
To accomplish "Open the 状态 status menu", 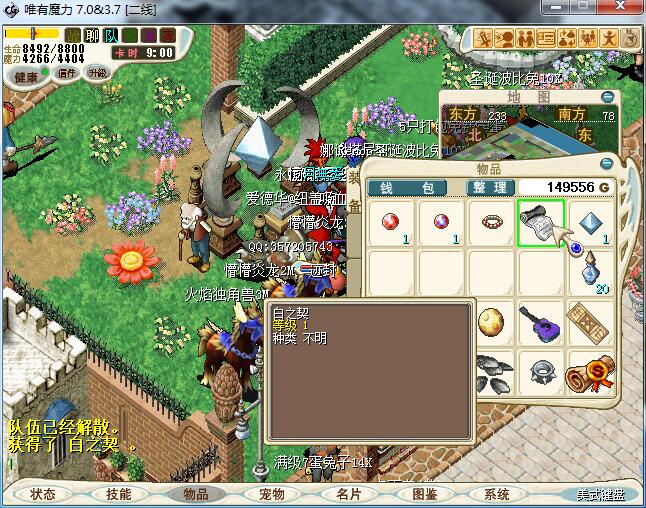I will pos(43,494).
